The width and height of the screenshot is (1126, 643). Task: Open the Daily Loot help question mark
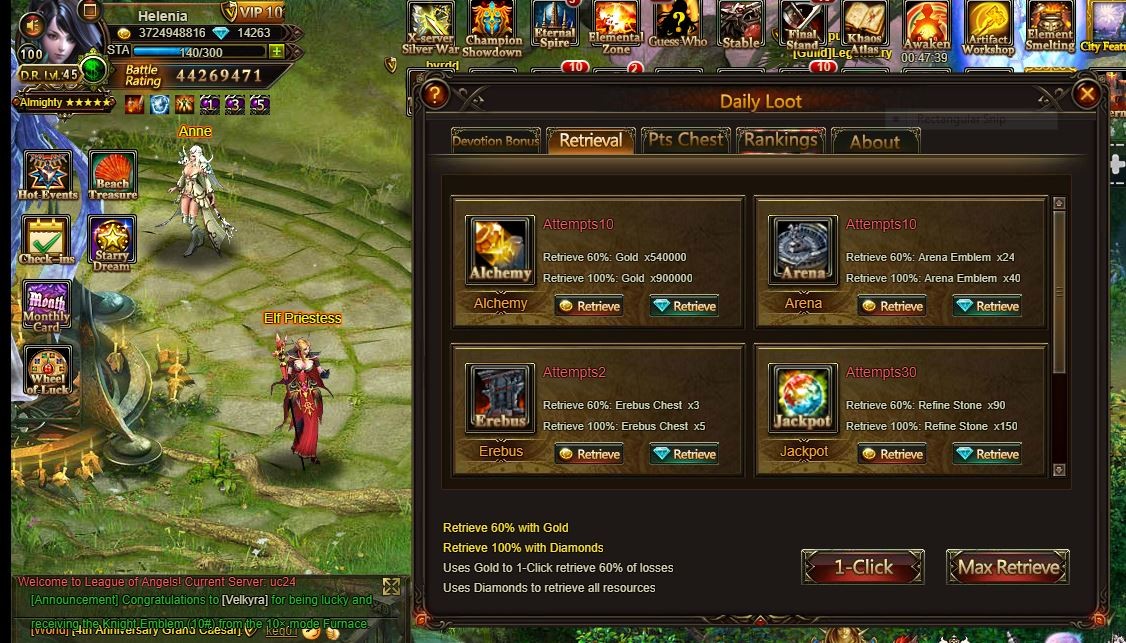[434, 95]
